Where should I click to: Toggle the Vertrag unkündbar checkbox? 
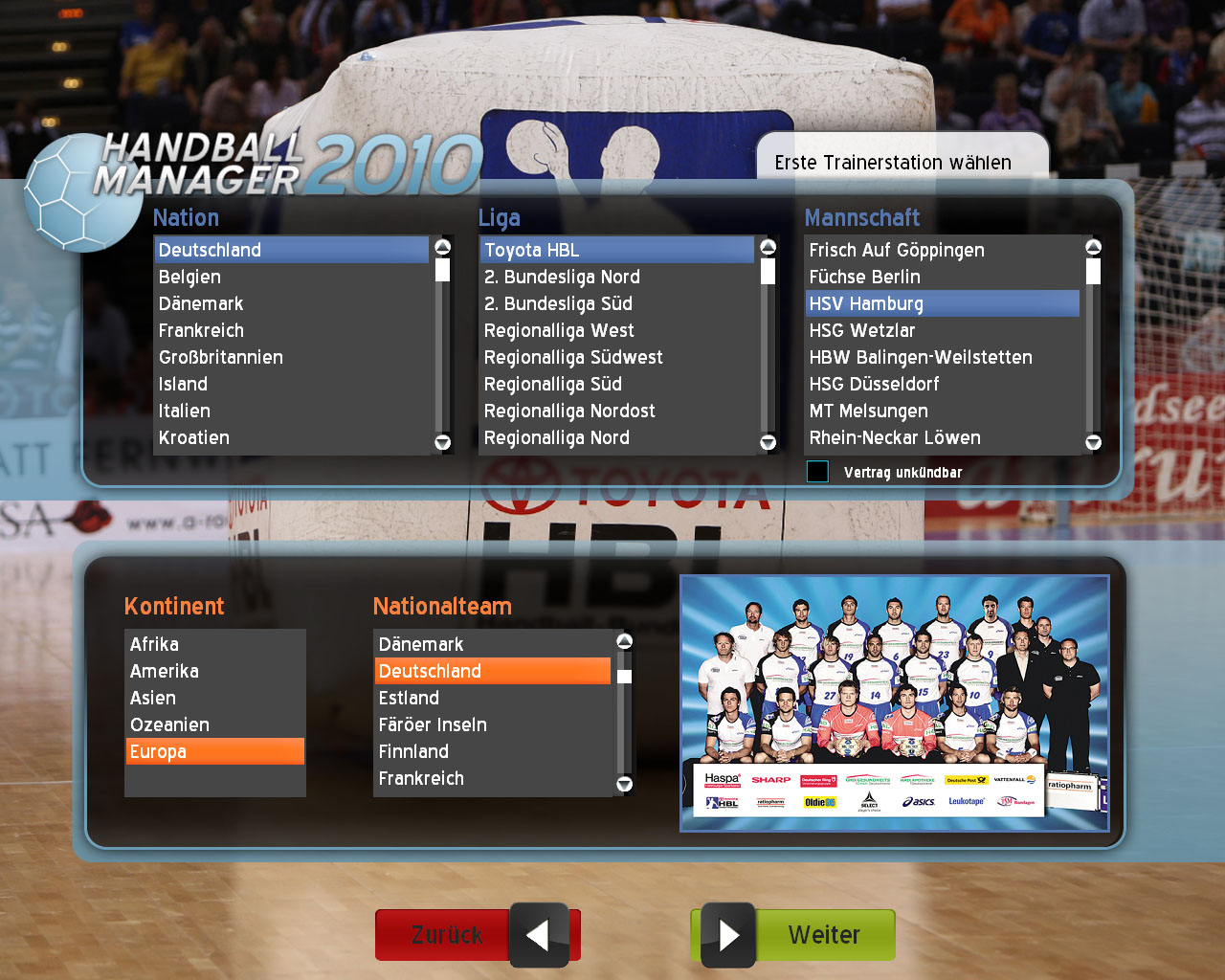tap(817, 472)
